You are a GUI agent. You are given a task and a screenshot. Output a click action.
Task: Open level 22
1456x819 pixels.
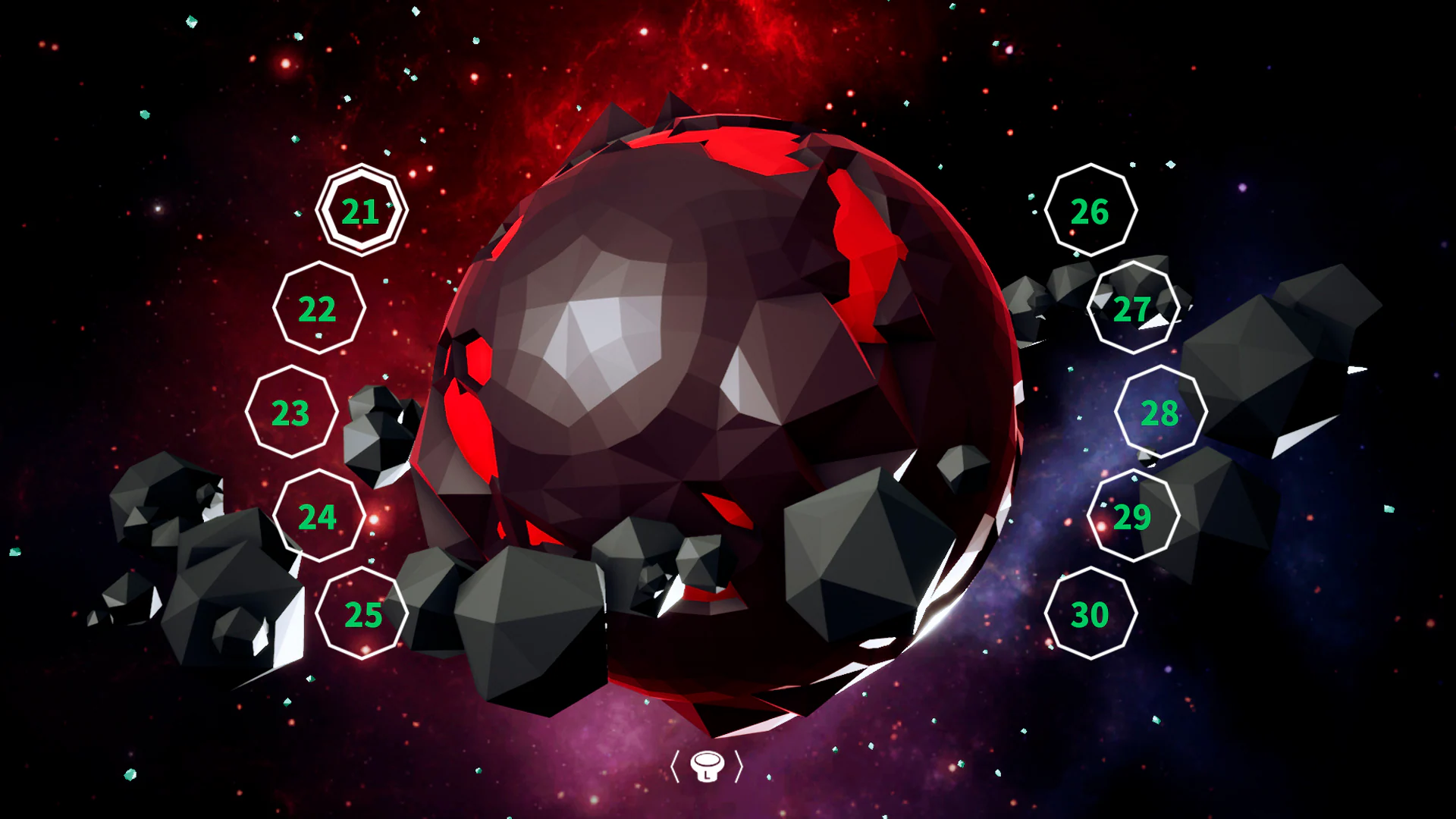tap(318, 309)
